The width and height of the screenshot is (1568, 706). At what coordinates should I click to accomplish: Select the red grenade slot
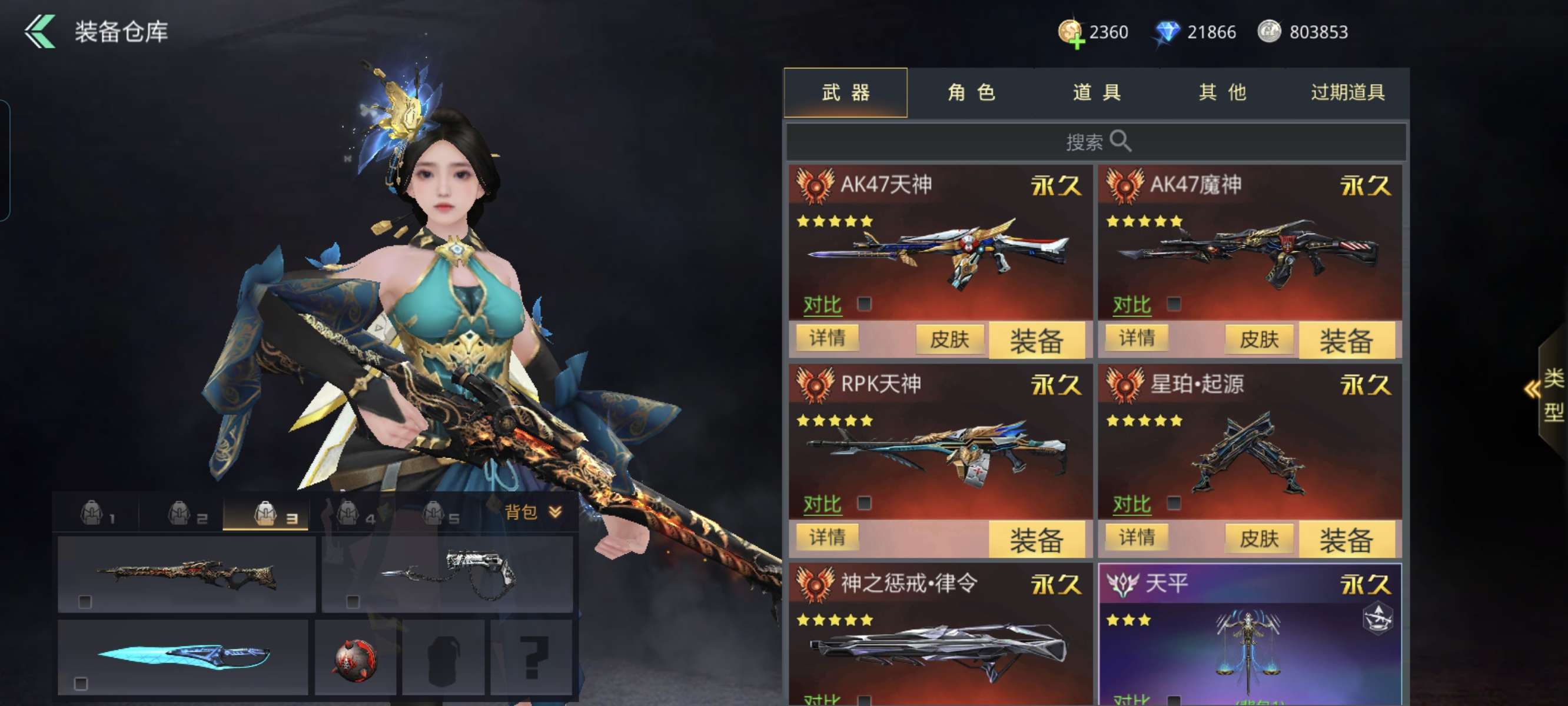pos(356,658)
